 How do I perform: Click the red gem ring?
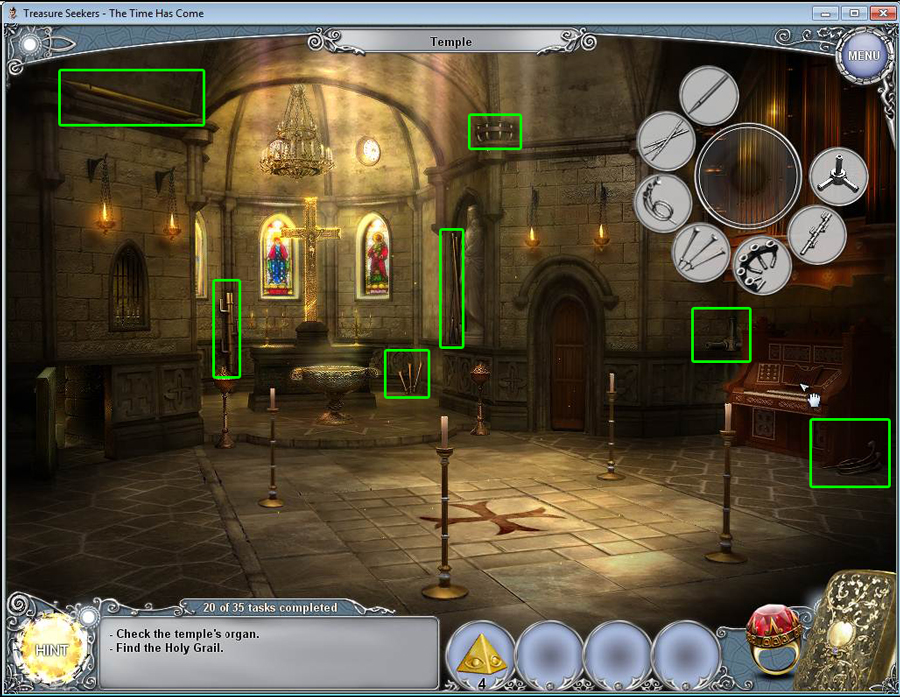[x=774, y=640]
